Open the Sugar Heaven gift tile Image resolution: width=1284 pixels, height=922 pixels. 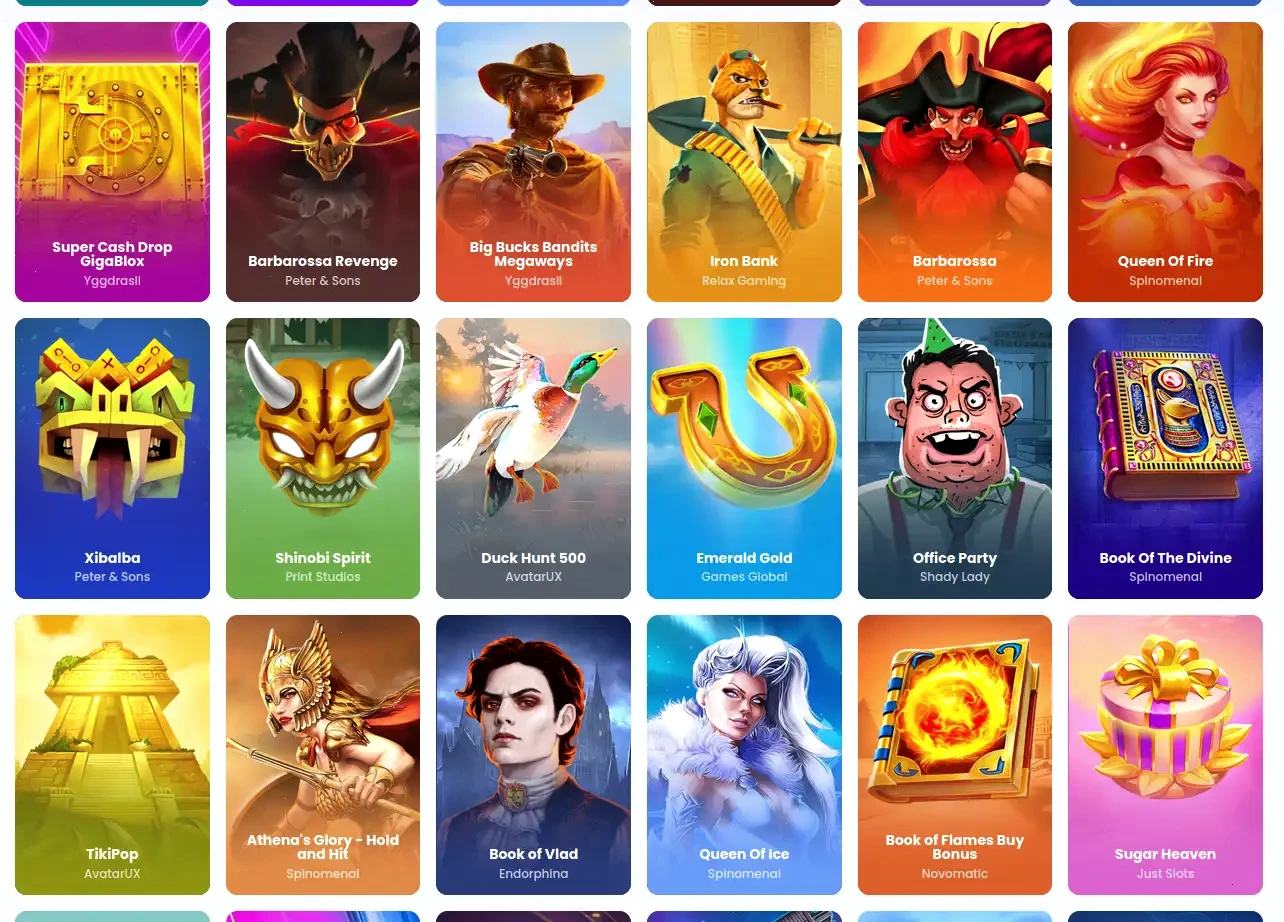[x=1165, y=754]
